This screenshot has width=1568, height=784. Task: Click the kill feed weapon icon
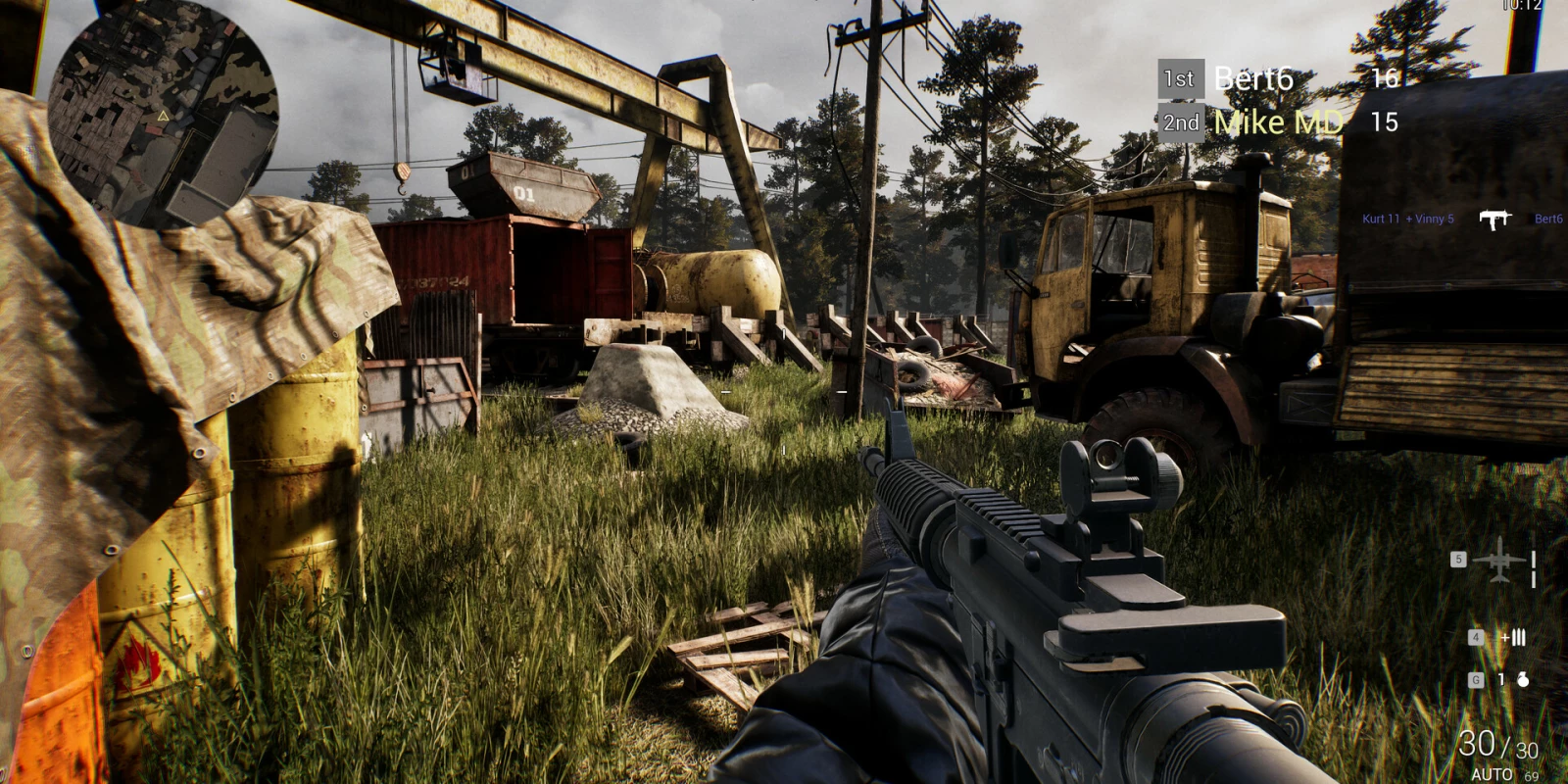[1494, 220]
